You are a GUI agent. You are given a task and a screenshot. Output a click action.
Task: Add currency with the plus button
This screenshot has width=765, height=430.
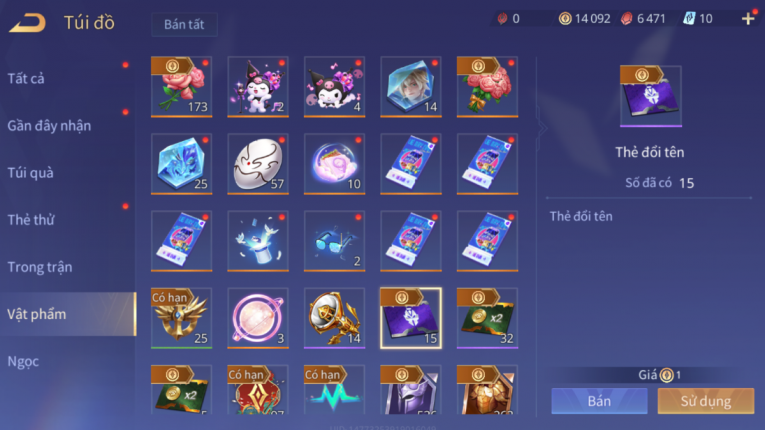click(748, 18)
